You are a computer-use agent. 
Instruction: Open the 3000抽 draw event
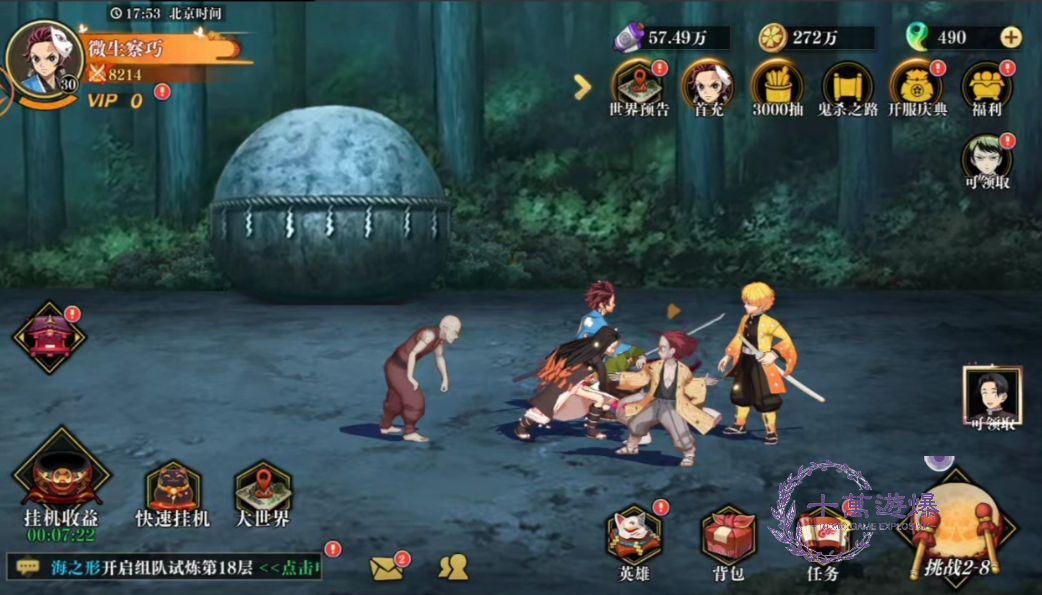point(777,87)
